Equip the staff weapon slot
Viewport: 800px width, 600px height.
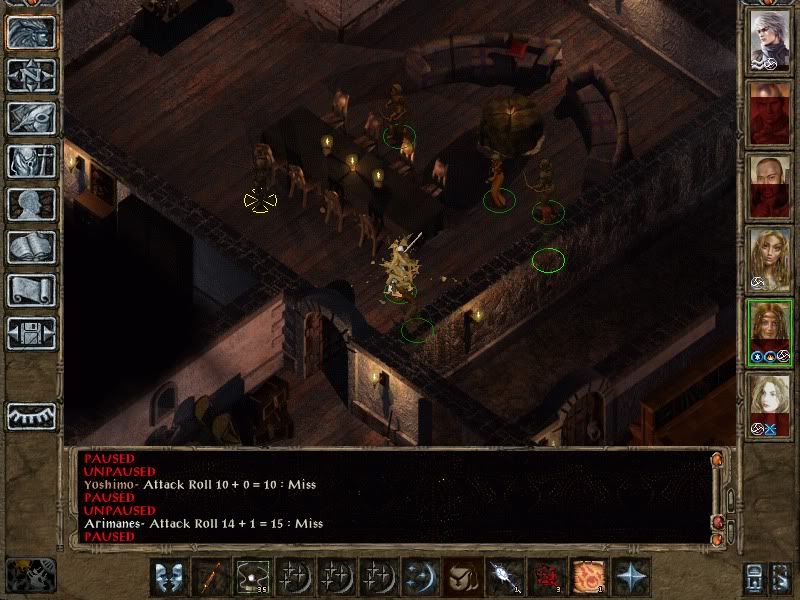(211, 577)
